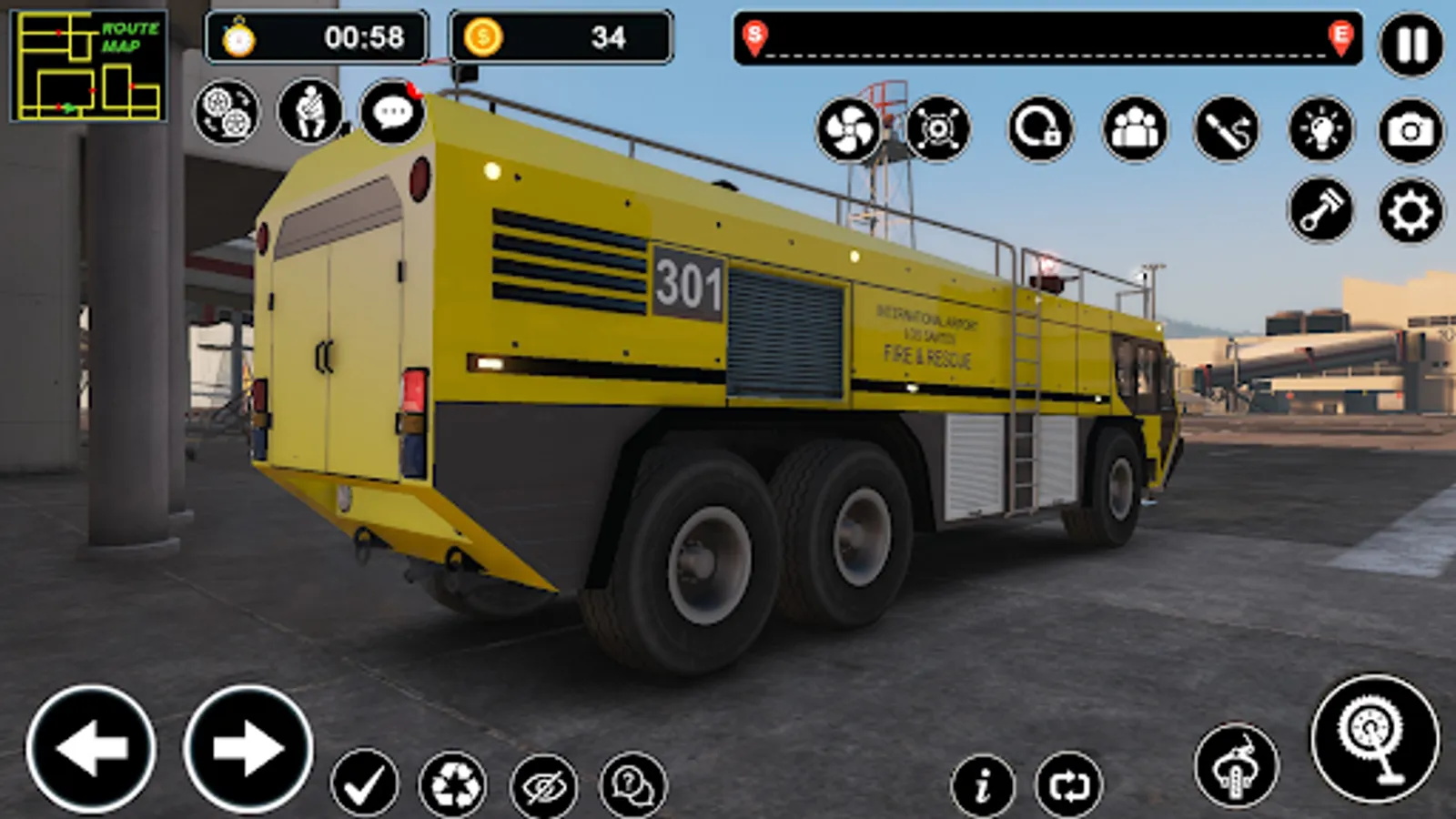The image size is (1456, 819).
Task: Open the settings gear menu
Action: [x=1408, y=209]
